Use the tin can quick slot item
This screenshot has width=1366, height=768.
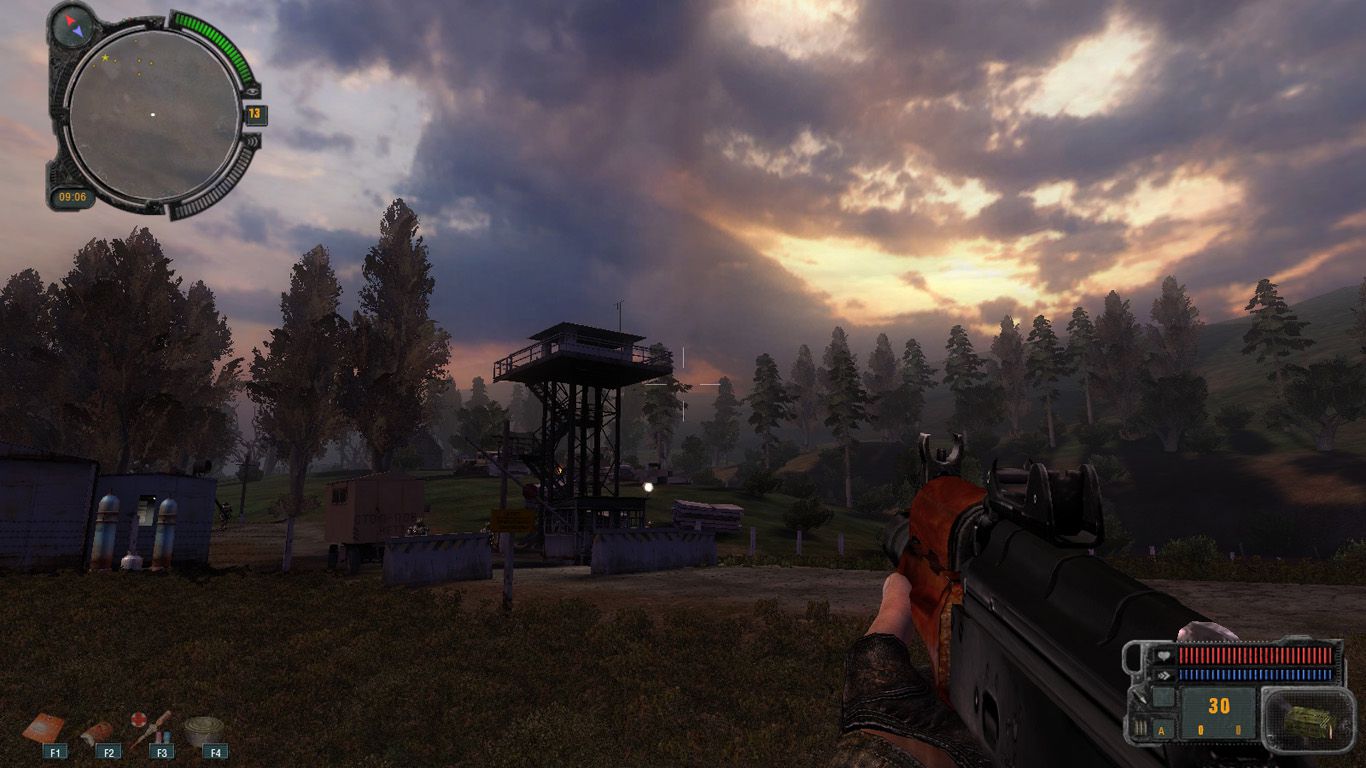tap(203, 729)
